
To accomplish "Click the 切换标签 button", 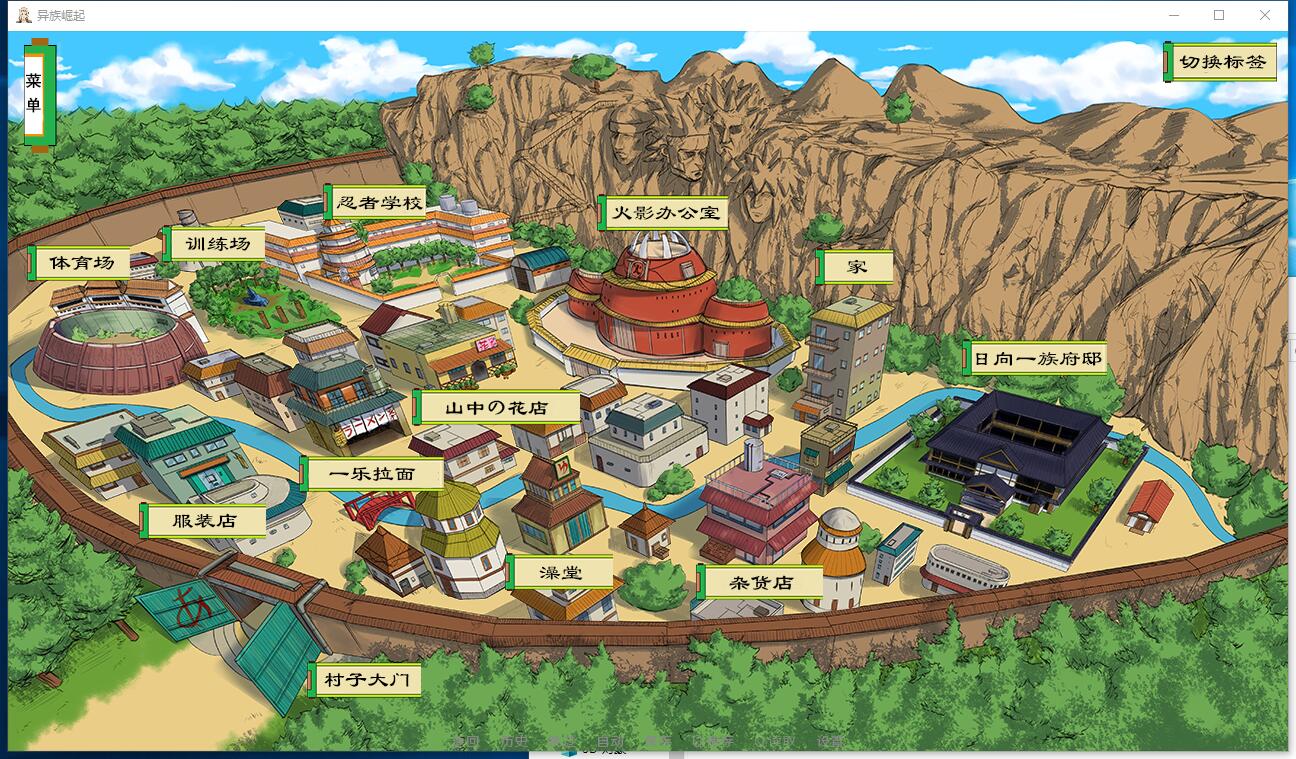I will (1221, 62).
